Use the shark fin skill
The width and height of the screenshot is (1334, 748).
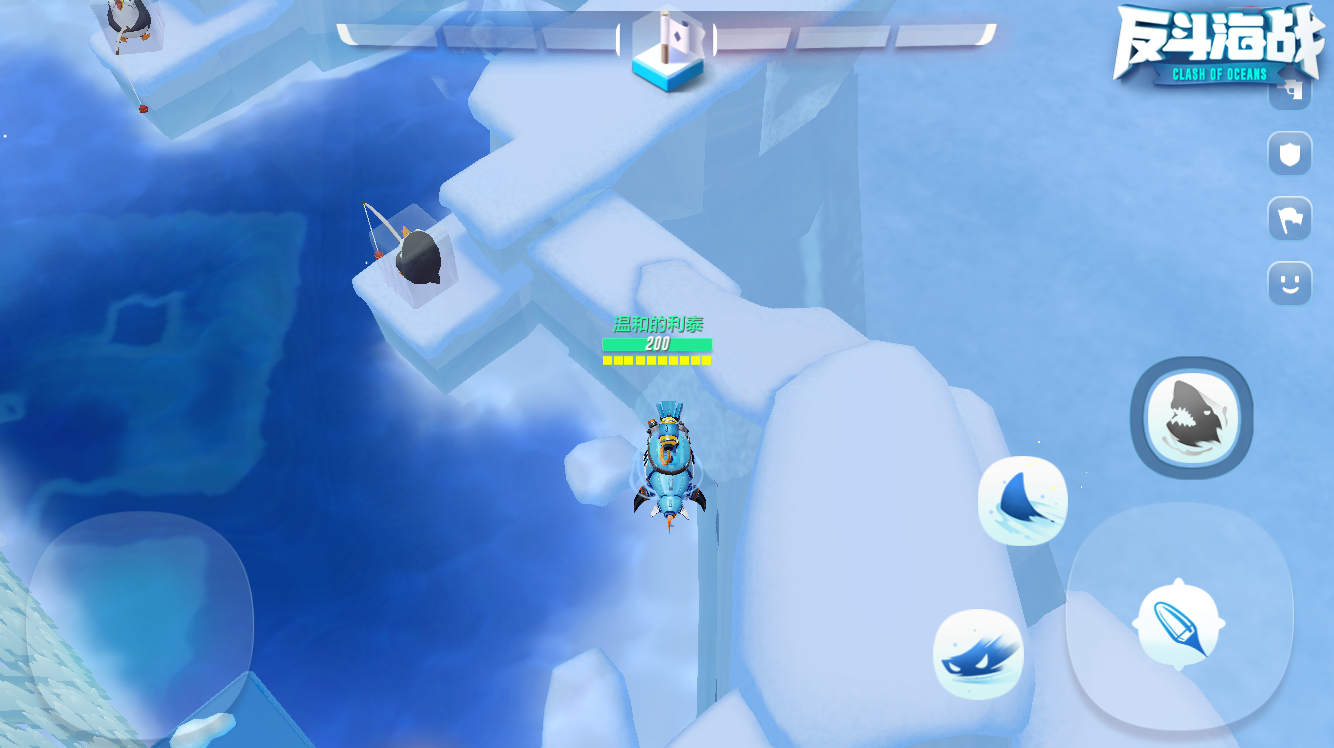1022,500
